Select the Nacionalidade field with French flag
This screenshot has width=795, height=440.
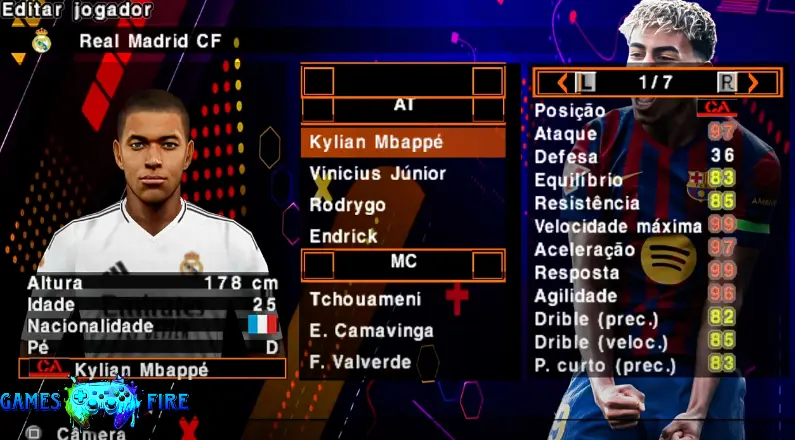[x=152, y=326]
